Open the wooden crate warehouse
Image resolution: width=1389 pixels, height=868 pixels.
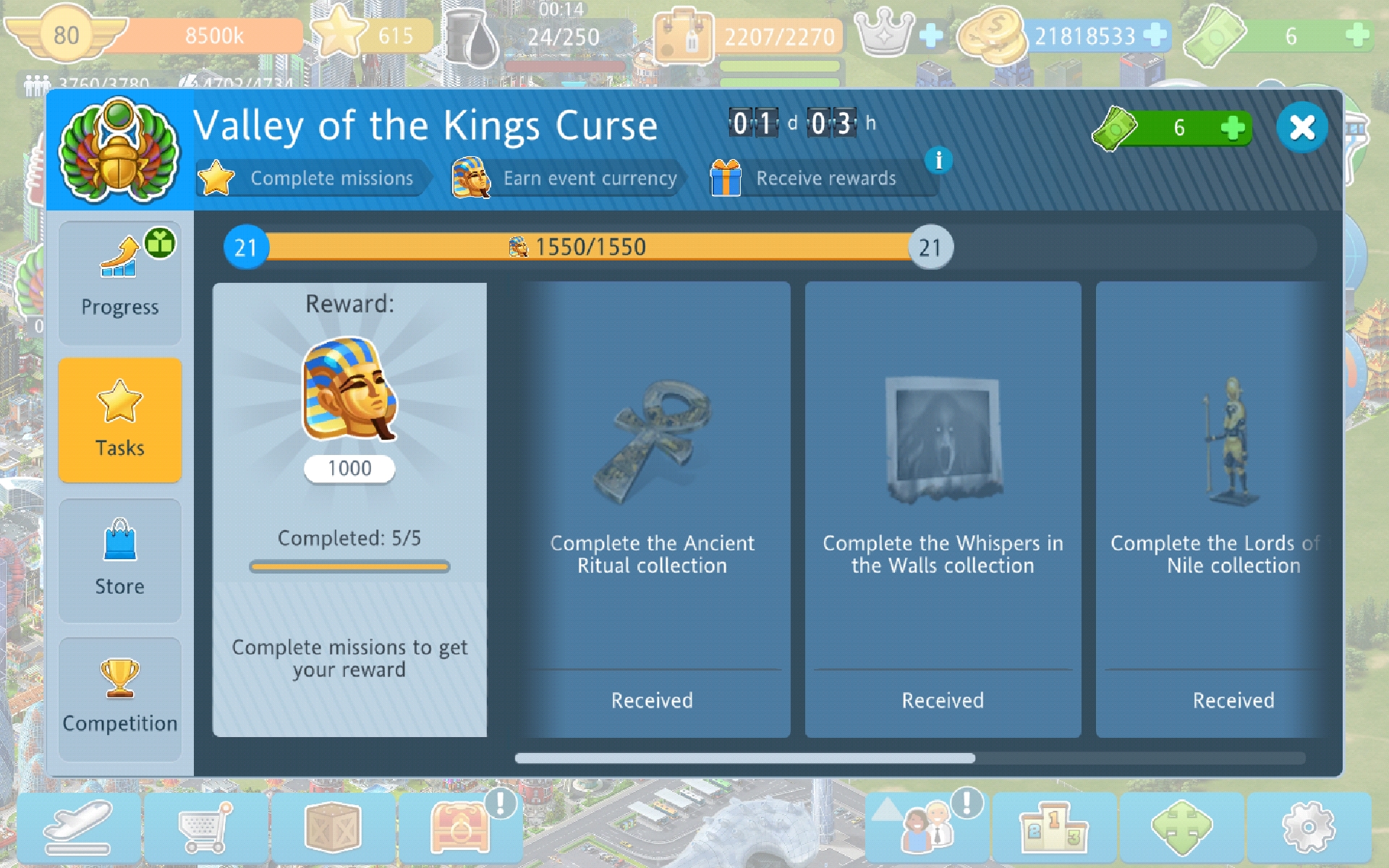pyautogui.click(x=333, y=827)
